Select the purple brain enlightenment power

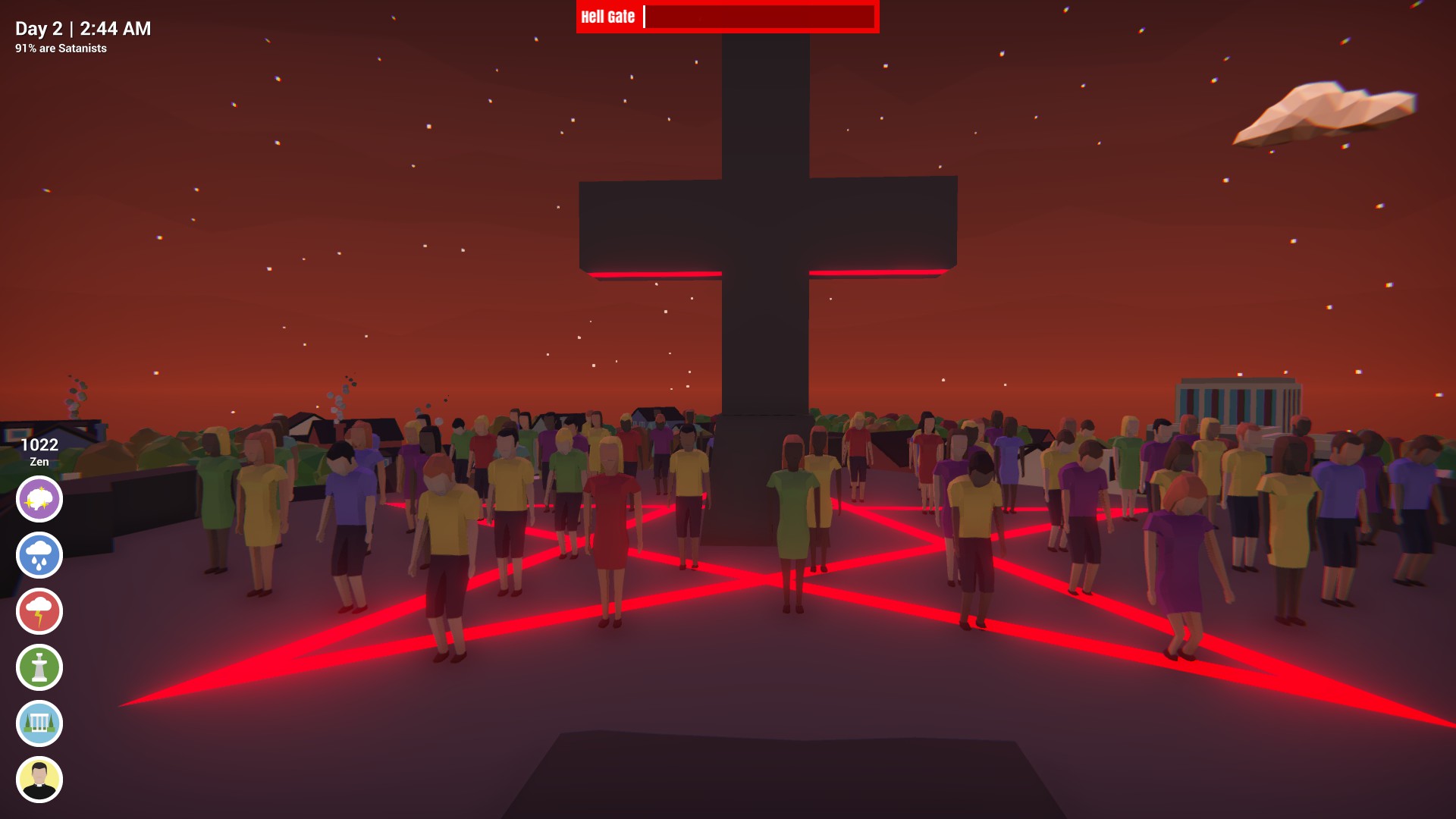[x=39, y=498]
